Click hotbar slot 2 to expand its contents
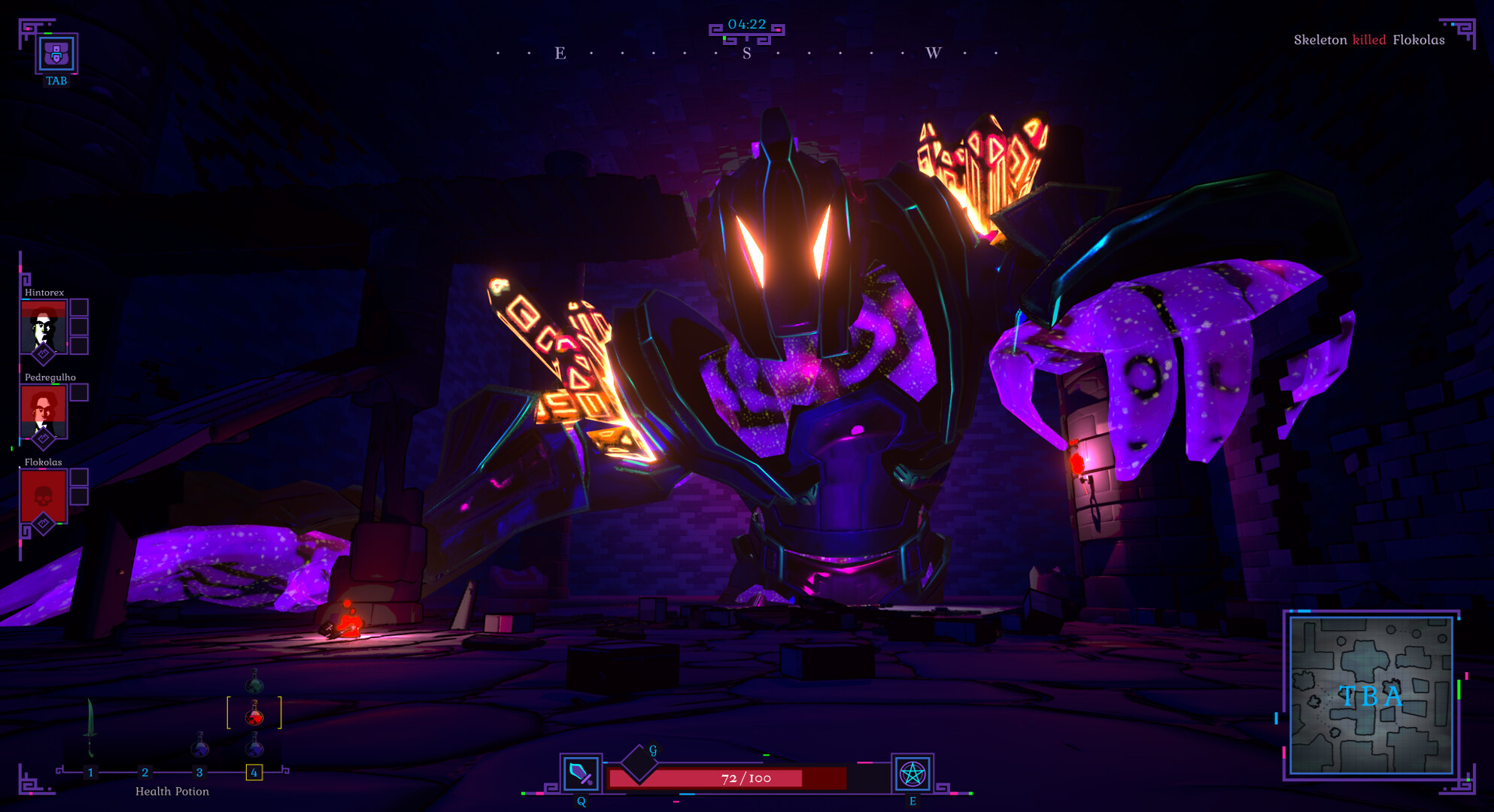 [145, 772]
